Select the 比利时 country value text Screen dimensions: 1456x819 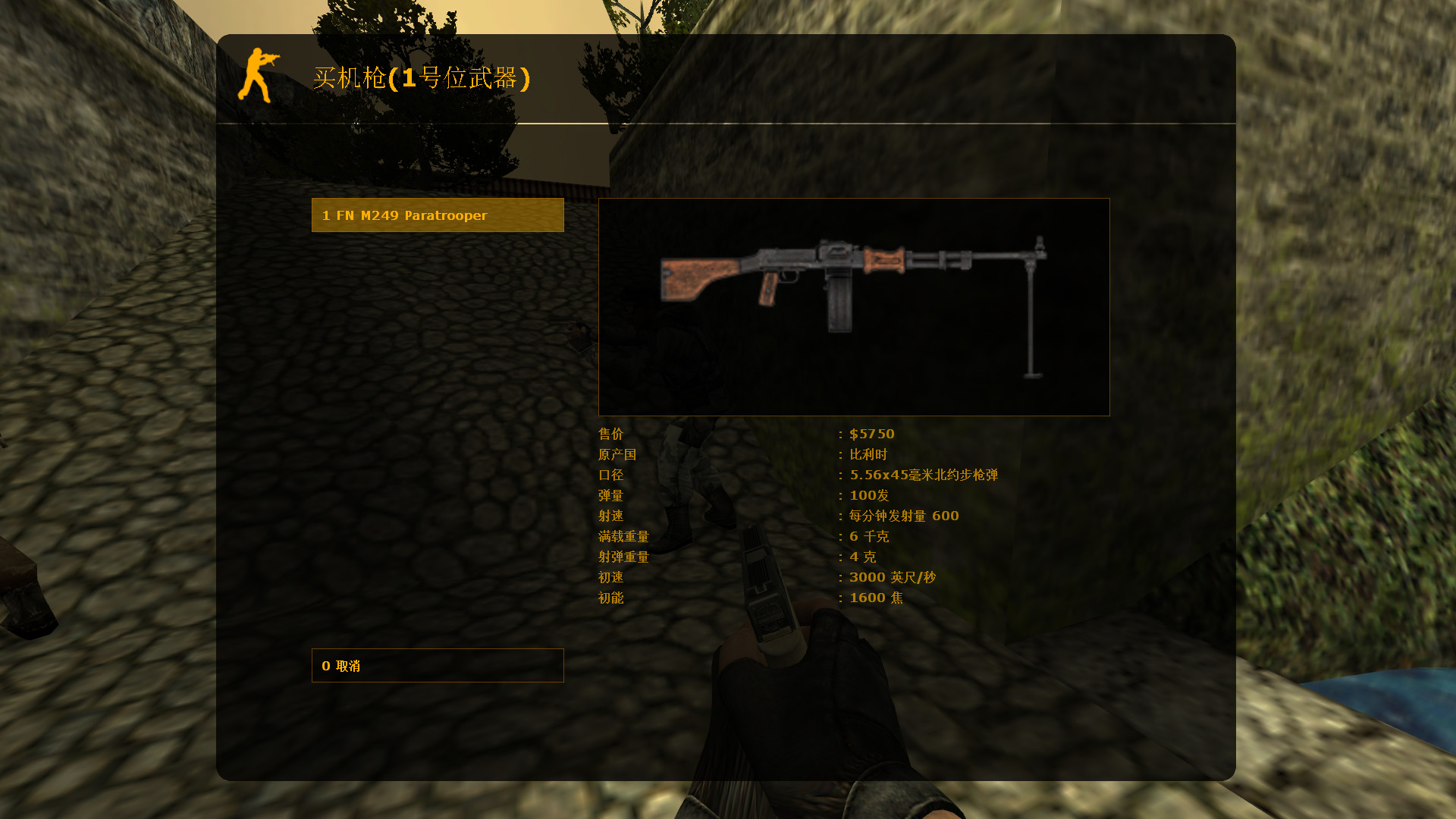[868, 454]
